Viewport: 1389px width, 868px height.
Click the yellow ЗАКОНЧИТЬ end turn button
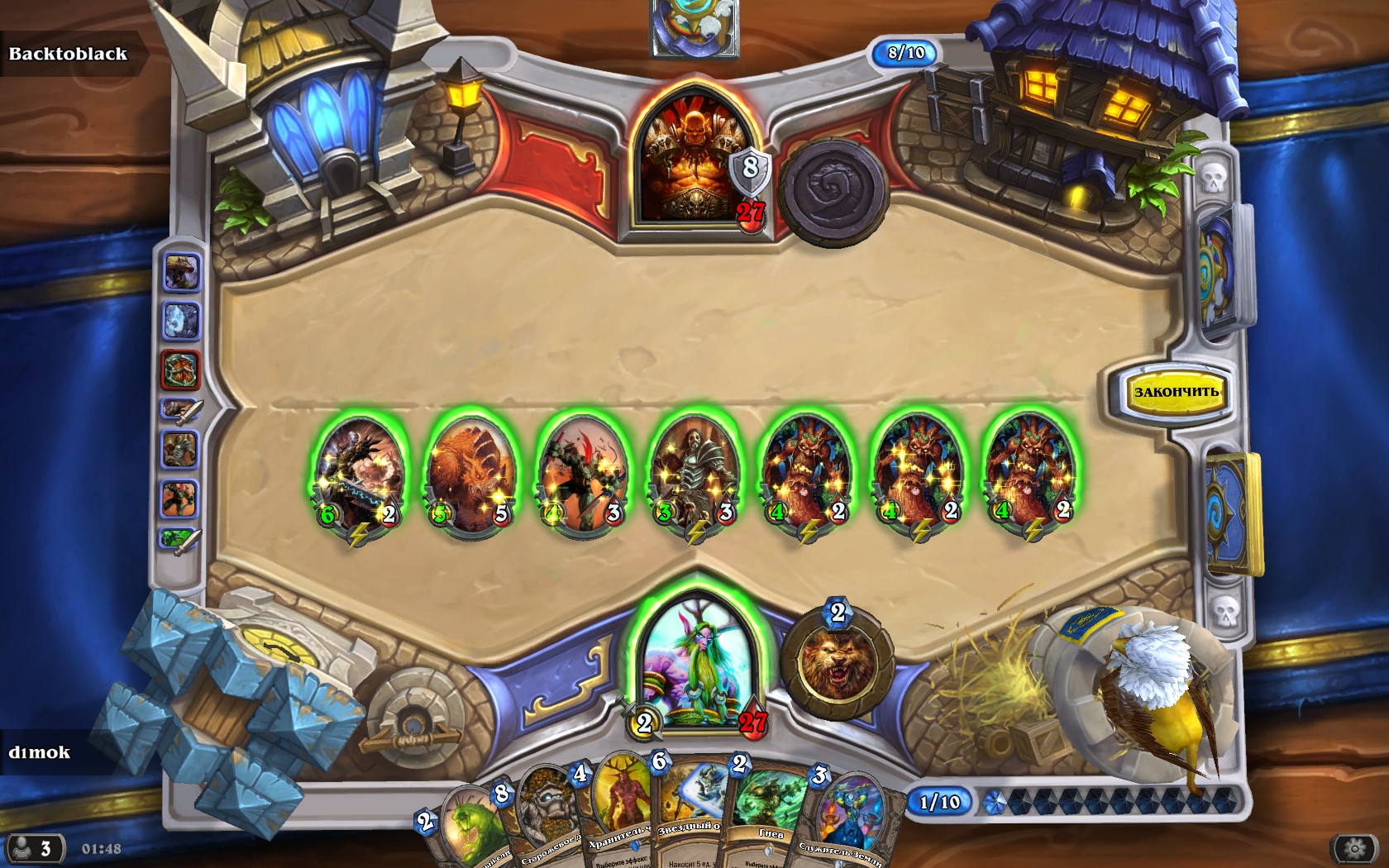coord(1175,391)
